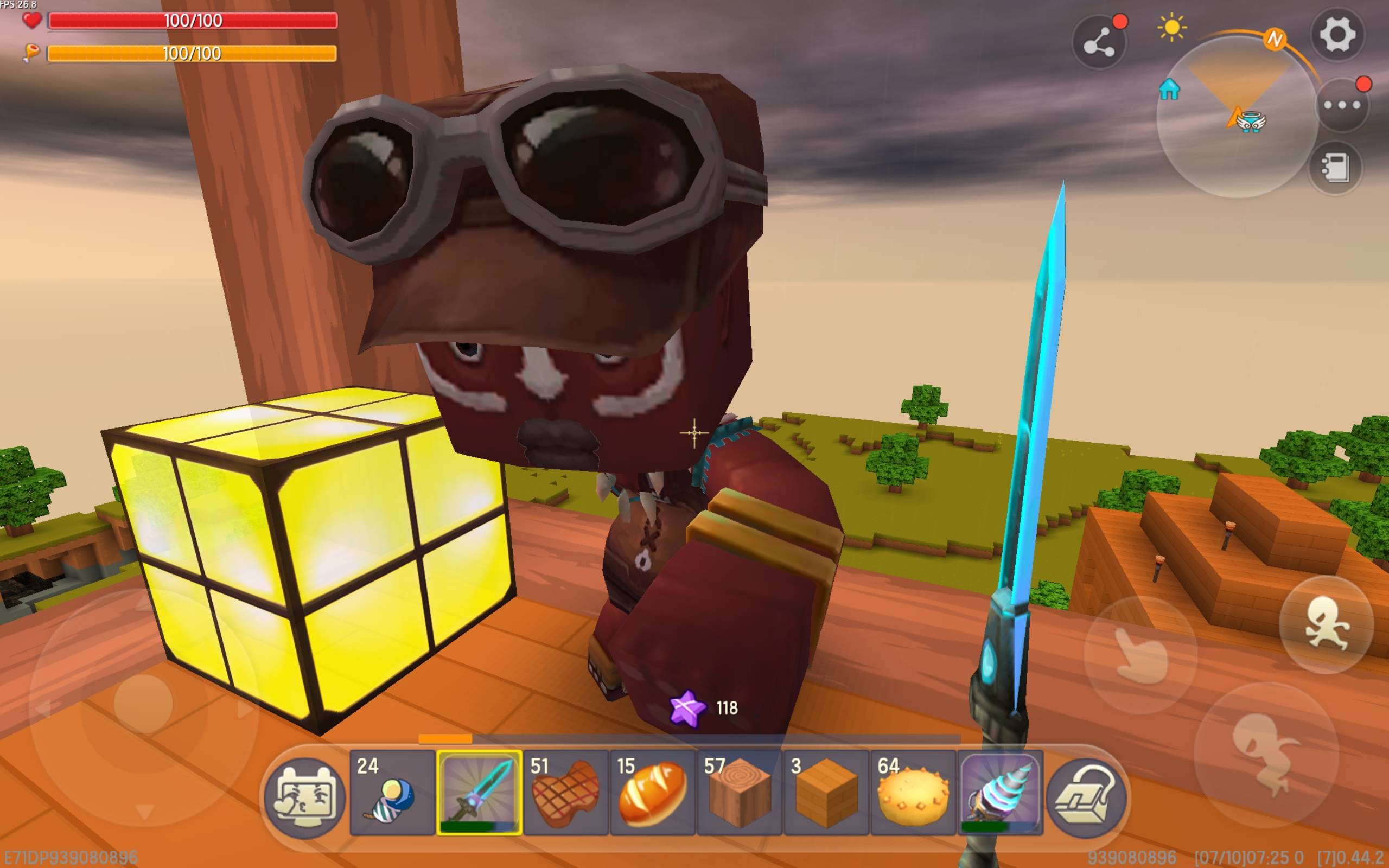Tap the share icon button
This screenshot has width=1389, height=868.
coord(1099,42)
